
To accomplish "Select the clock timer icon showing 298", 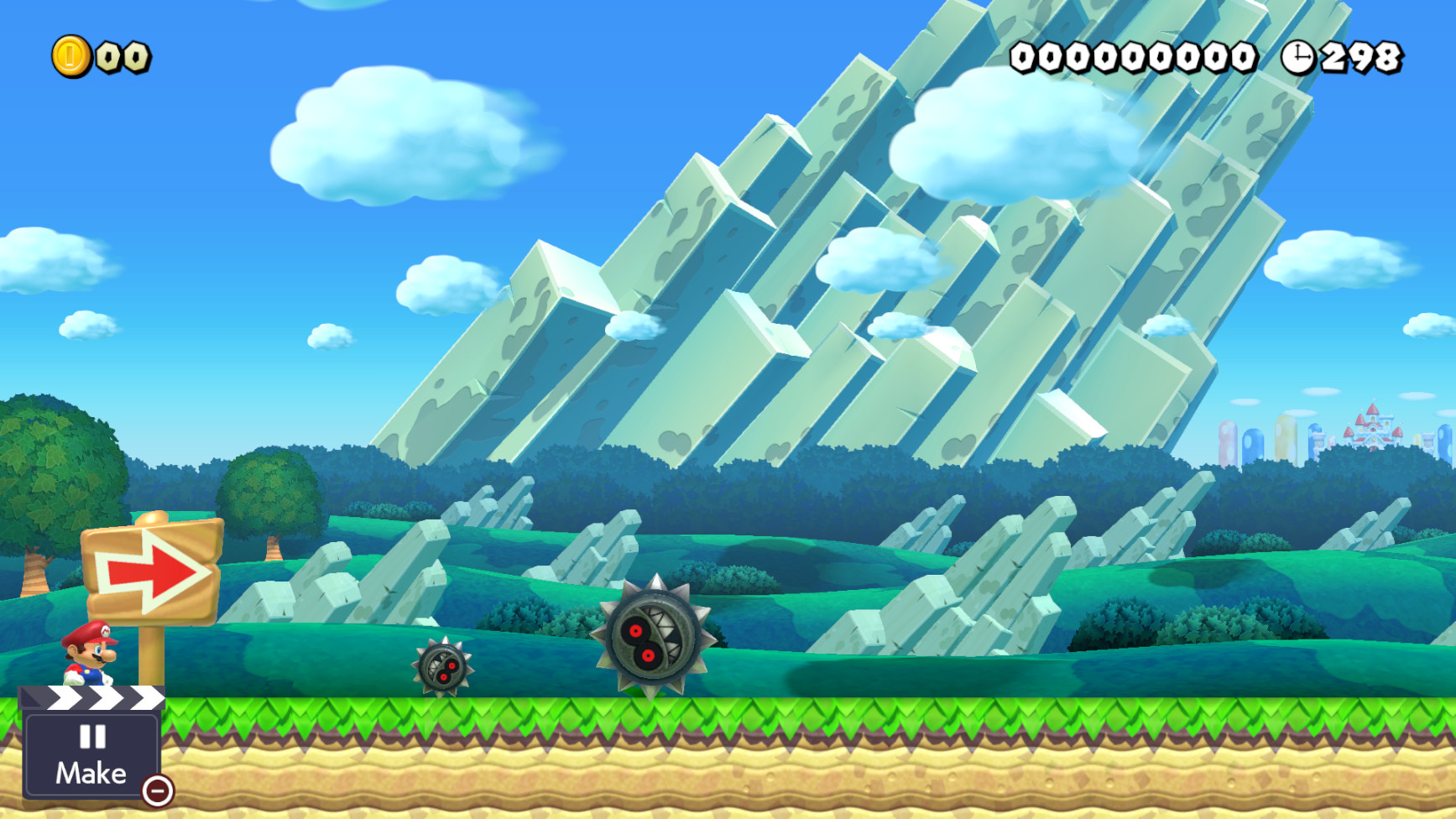I will point(1299,57).
